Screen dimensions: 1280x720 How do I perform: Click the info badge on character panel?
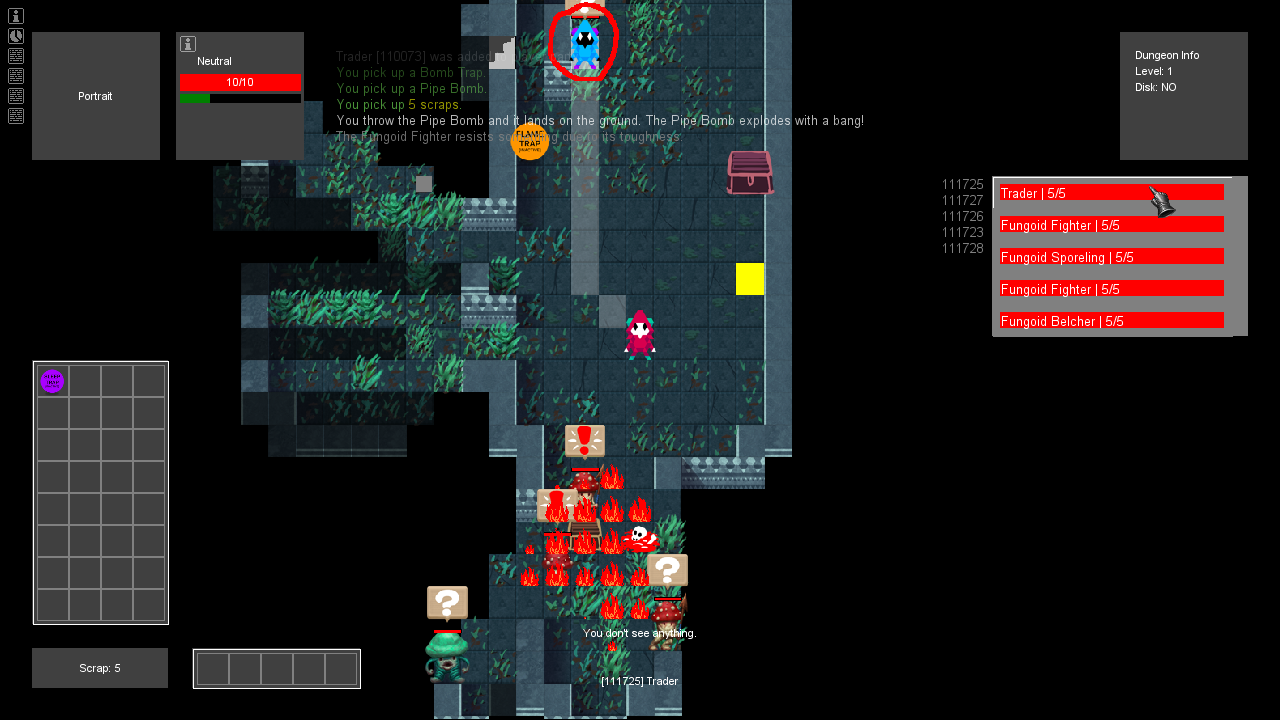187,44
